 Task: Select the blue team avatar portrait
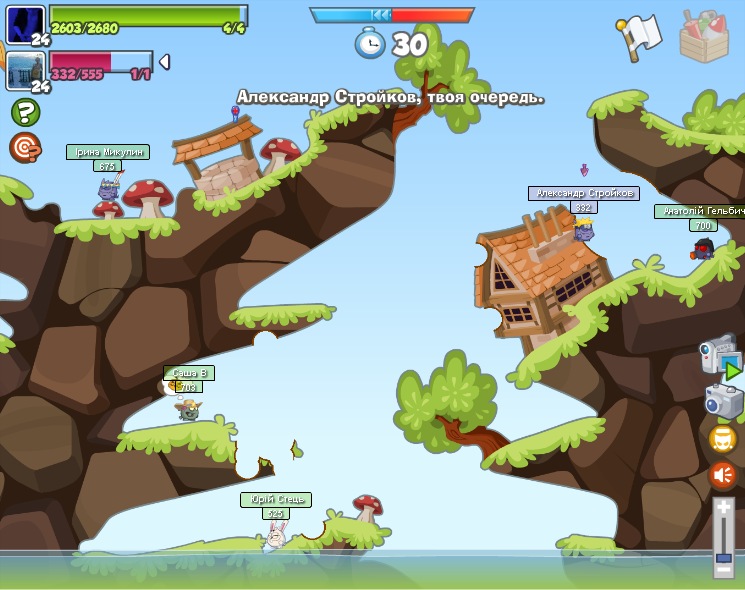click(25, 25)
